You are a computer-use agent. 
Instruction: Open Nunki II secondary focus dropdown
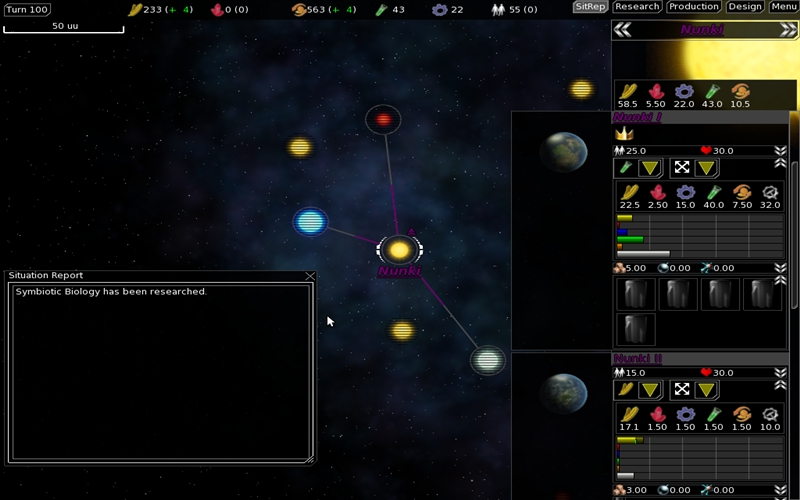(x=706, y=389)
